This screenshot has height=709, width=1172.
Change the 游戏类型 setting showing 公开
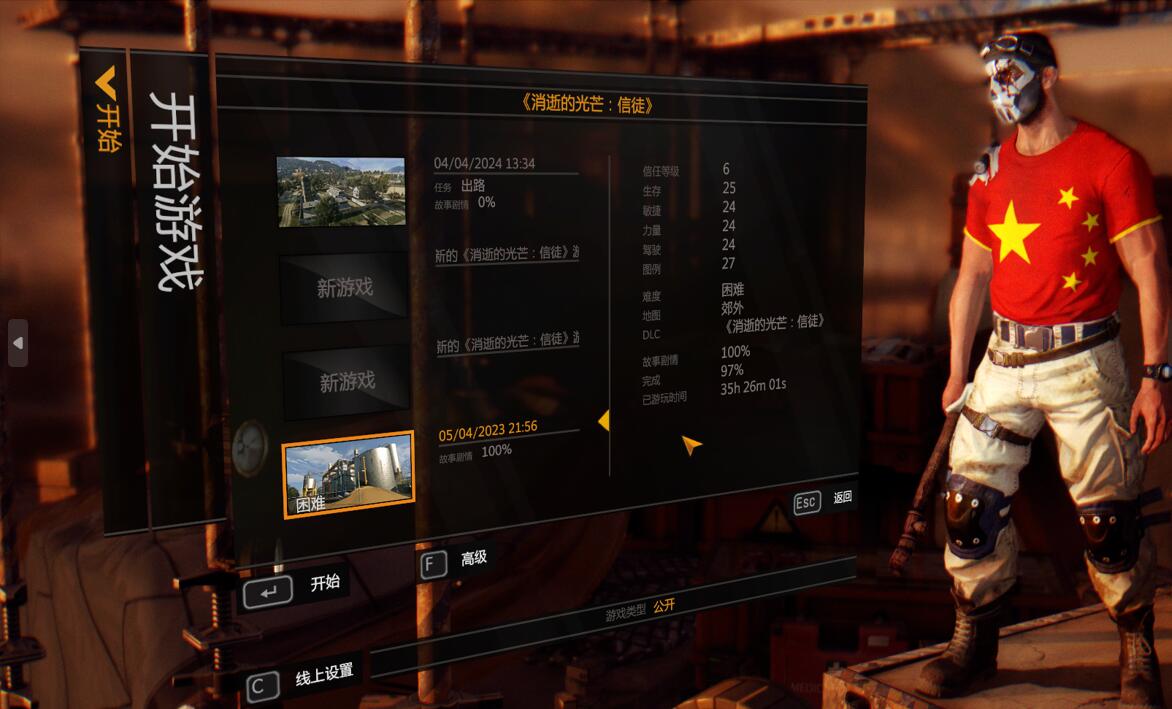[664, 607]
